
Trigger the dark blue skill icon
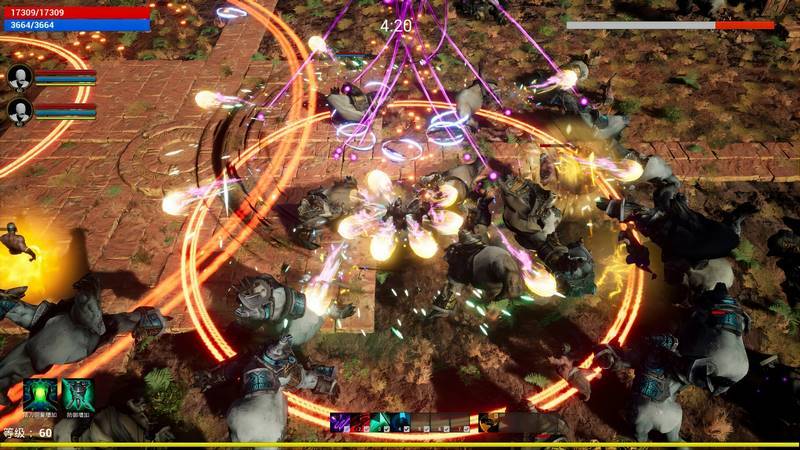(400, 422)
